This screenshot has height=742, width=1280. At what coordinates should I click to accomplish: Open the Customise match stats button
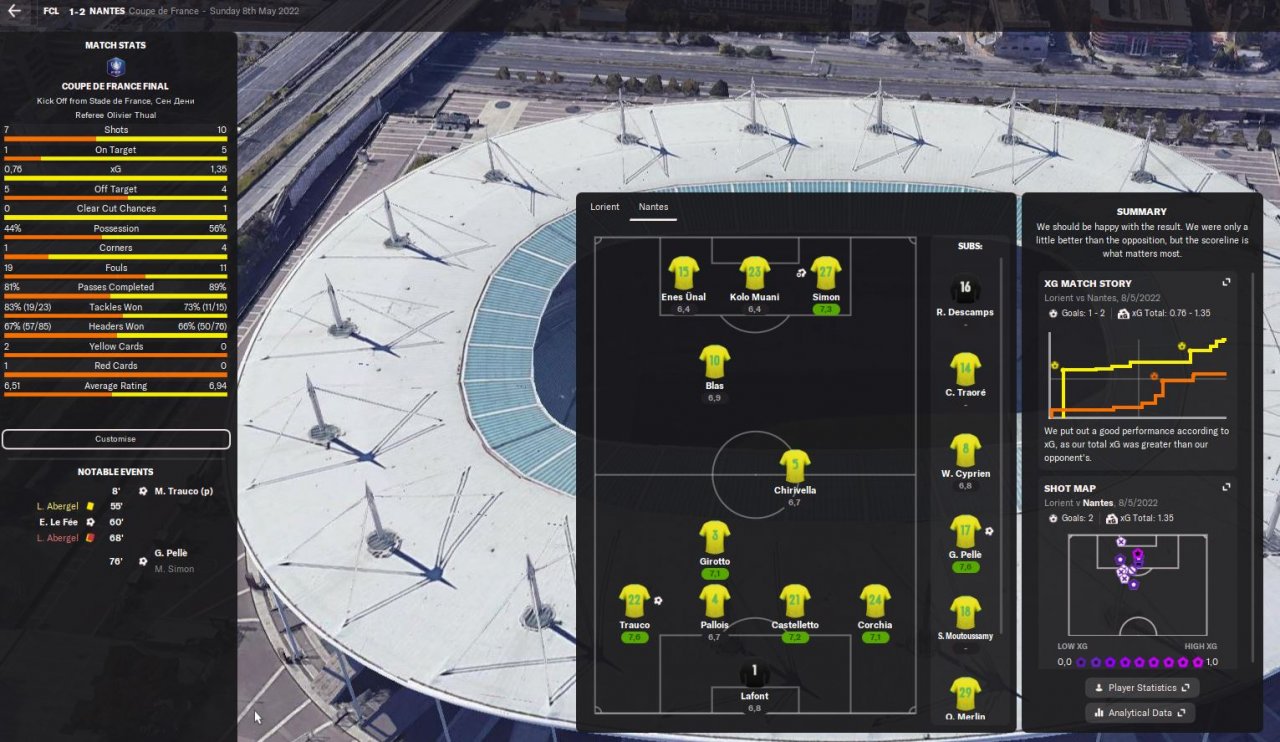(116, 439)
